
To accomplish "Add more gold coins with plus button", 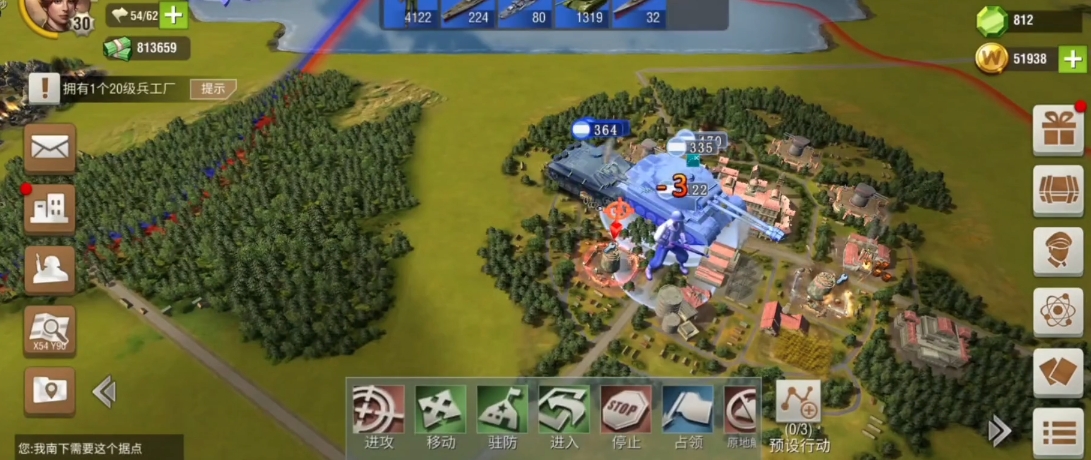I will (x=1071, y=59).
